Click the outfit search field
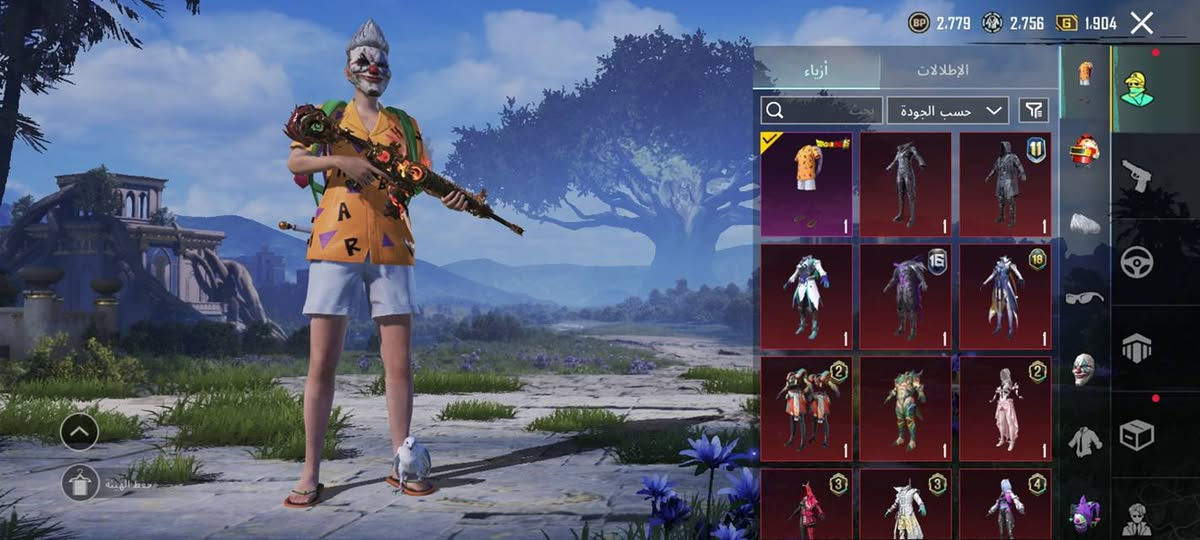Image resolution: width=1200 pixels, height=540 pixels. 821,110
